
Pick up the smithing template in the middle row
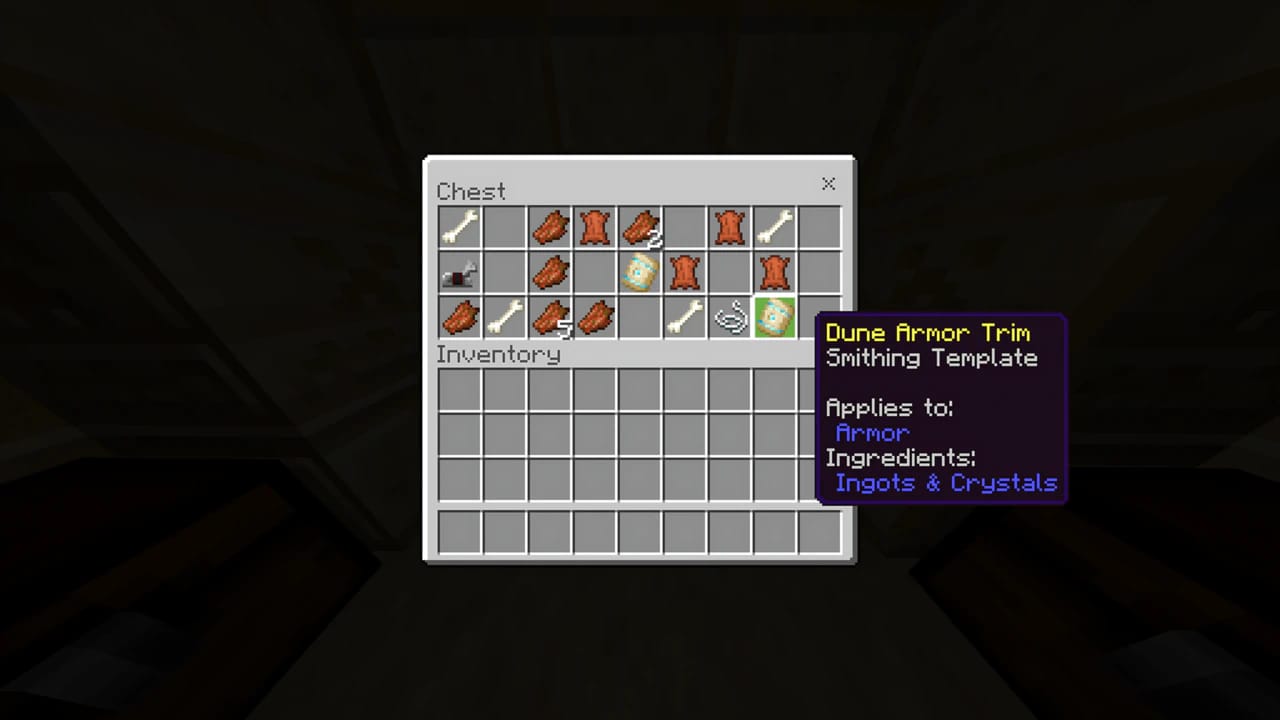[x=639, y=272]
